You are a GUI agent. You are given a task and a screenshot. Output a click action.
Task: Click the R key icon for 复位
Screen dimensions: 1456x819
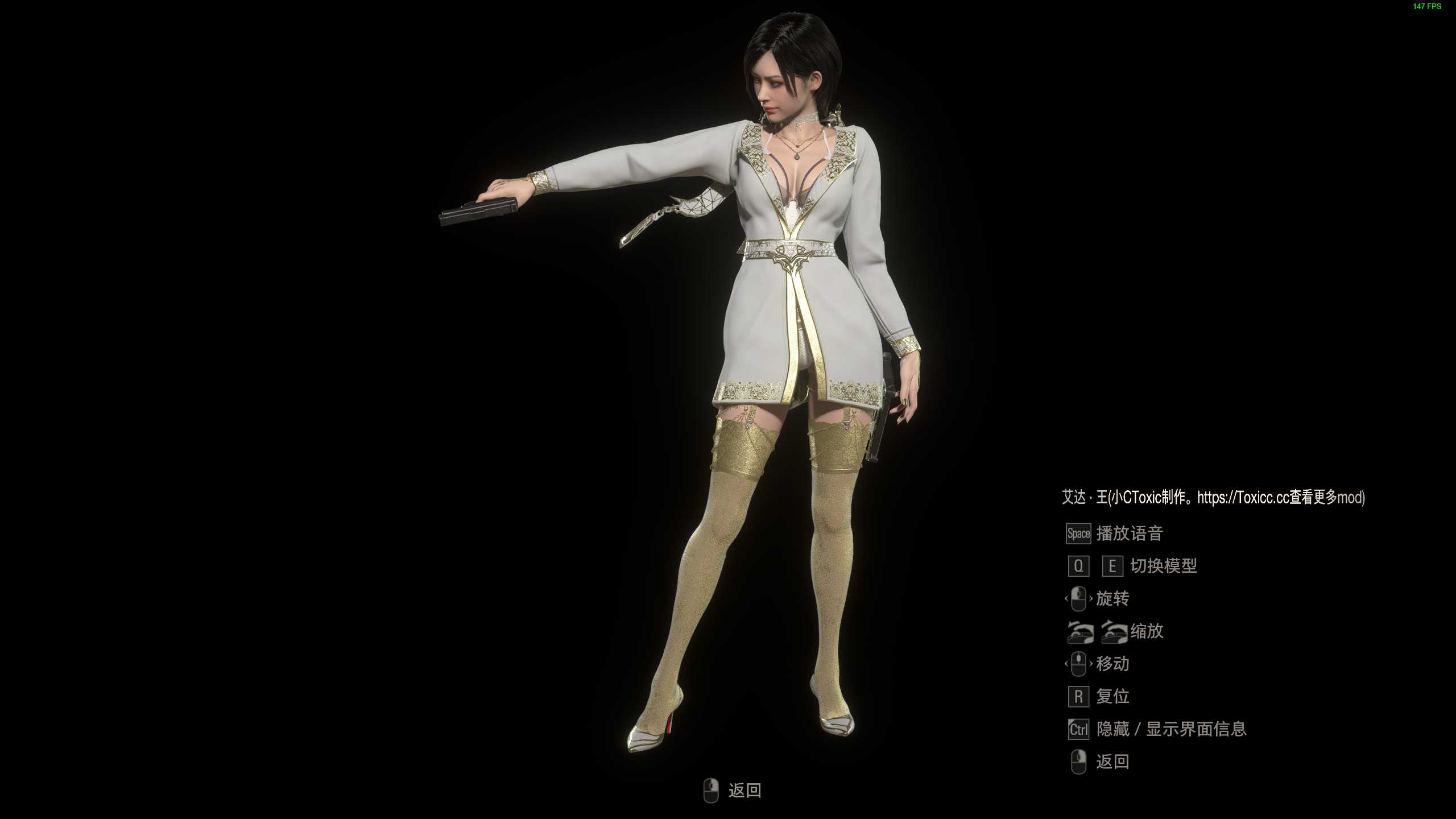click(1078, 697)
